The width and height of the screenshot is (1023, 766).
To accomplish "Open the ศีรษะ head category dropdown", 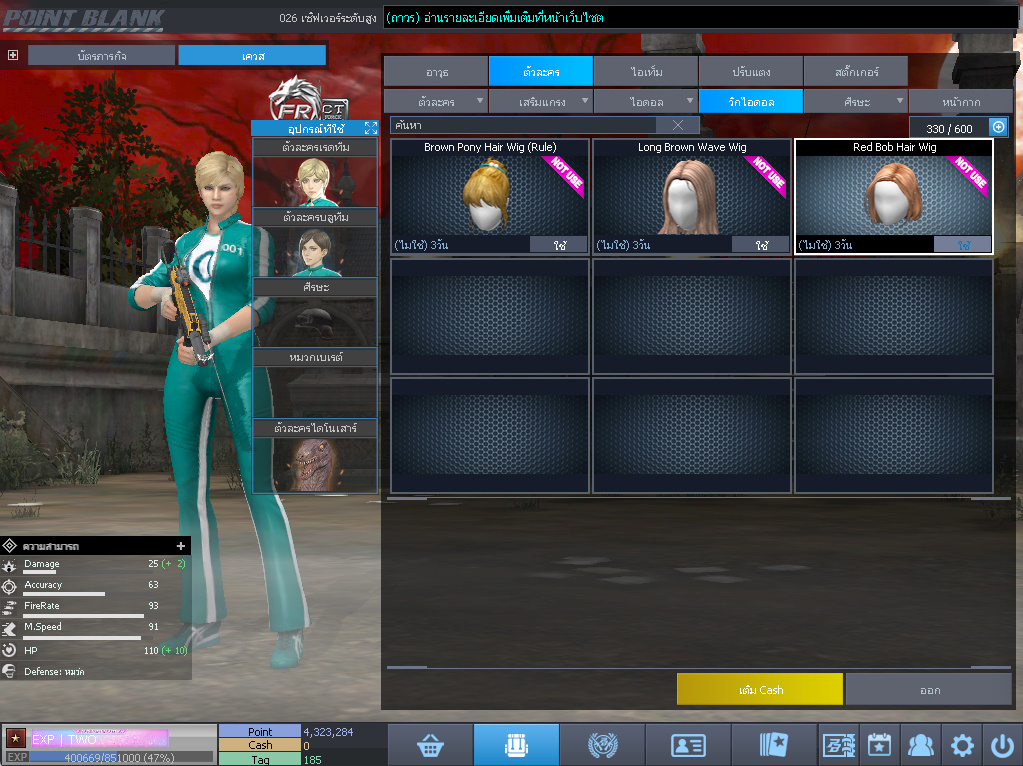I will (x=855, y=102).
